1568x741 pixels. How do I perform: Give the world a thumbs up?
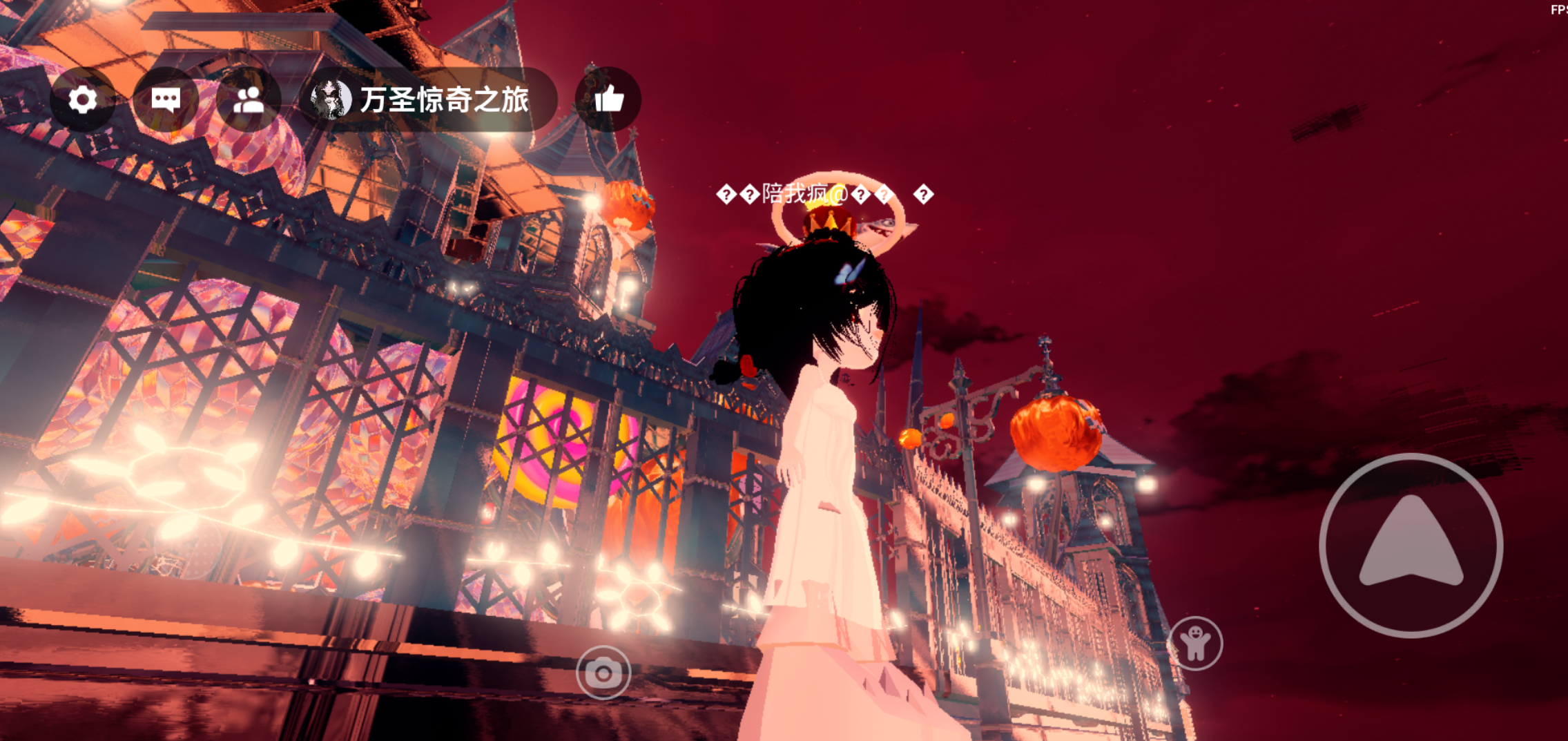pos(608,100)
